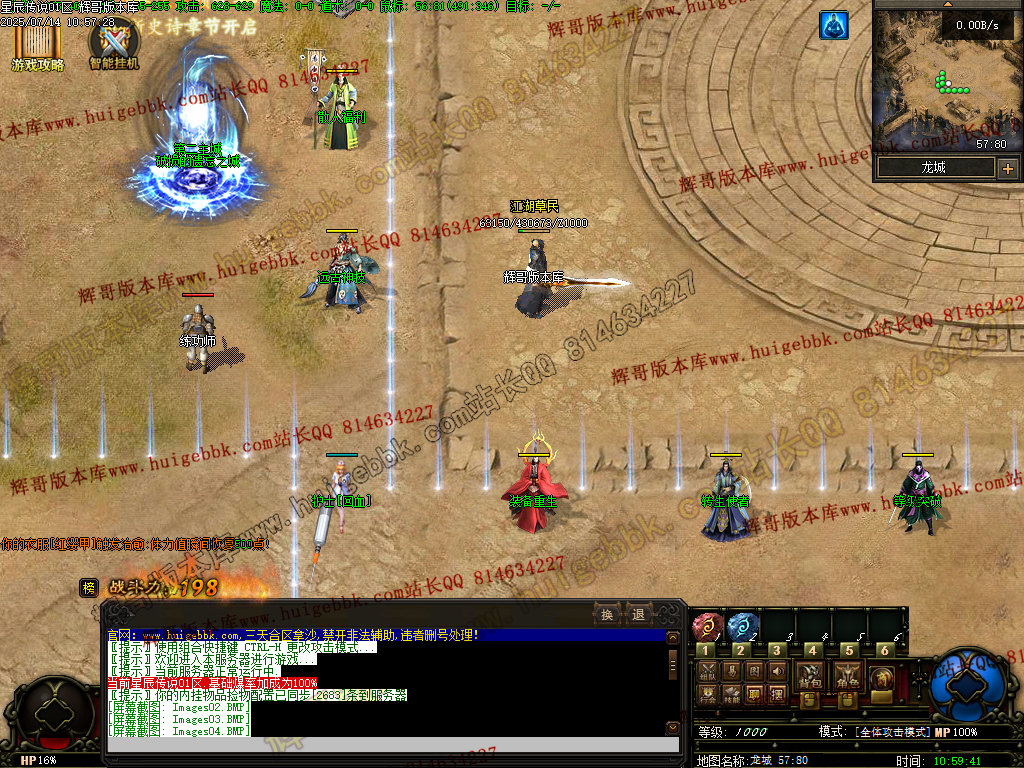Screen dimensions: 1024x768
Task: Open the 商 shop button
Action: [x=881, y=678]
